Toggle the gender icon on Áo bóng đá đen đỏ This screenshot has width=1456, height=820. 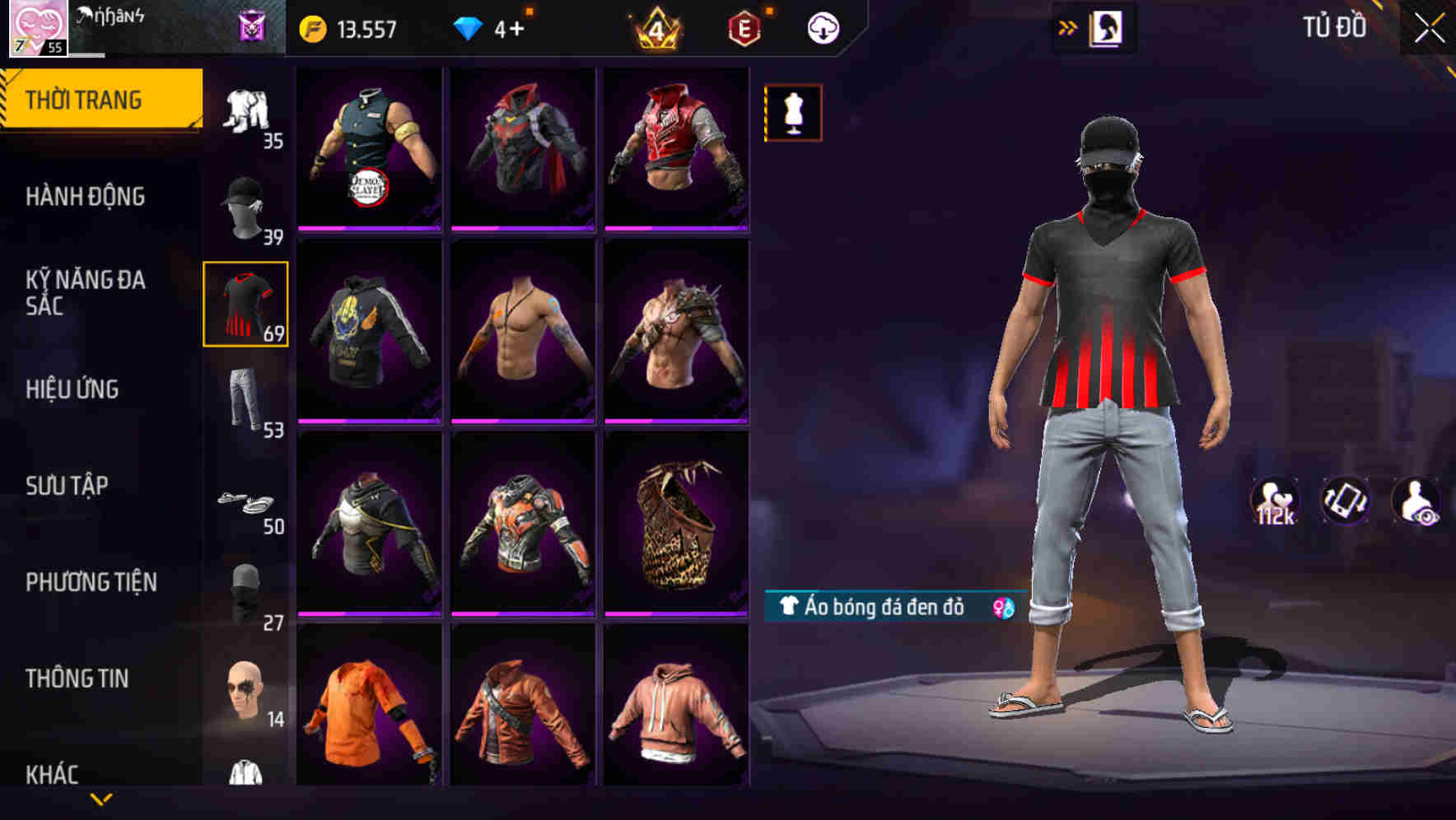coord(1001,607)
